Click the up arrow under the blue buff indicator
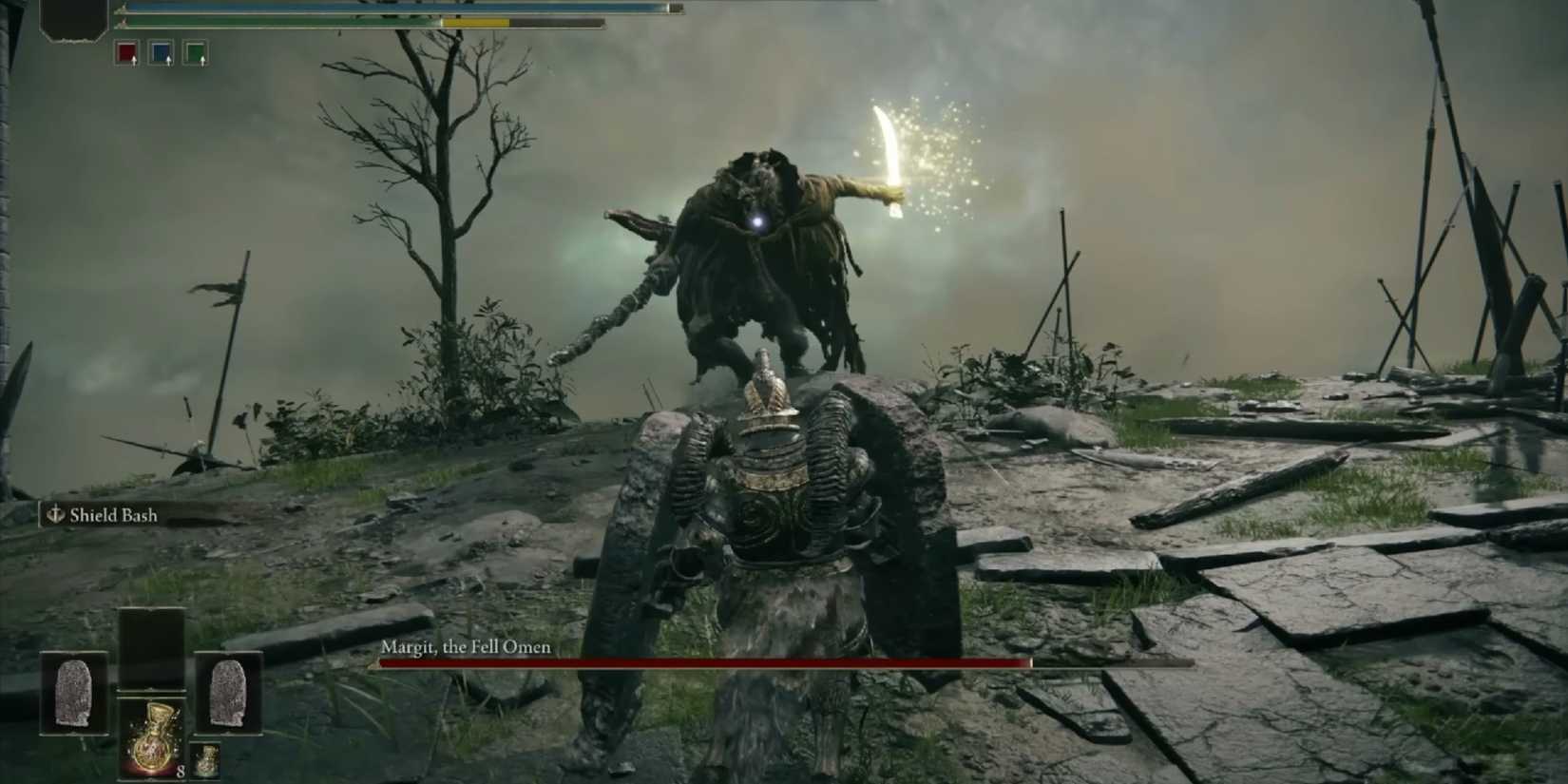Image resolution: width=1568 pixels, height=784 pixels. [x=168, y=60]
